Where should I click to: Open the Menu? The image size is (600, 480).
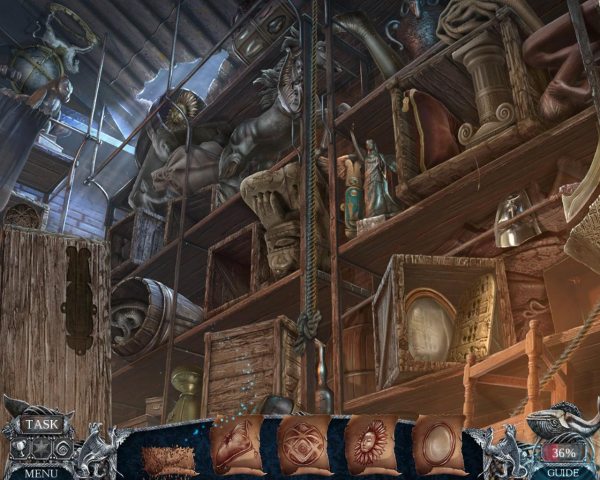(41, 472)
